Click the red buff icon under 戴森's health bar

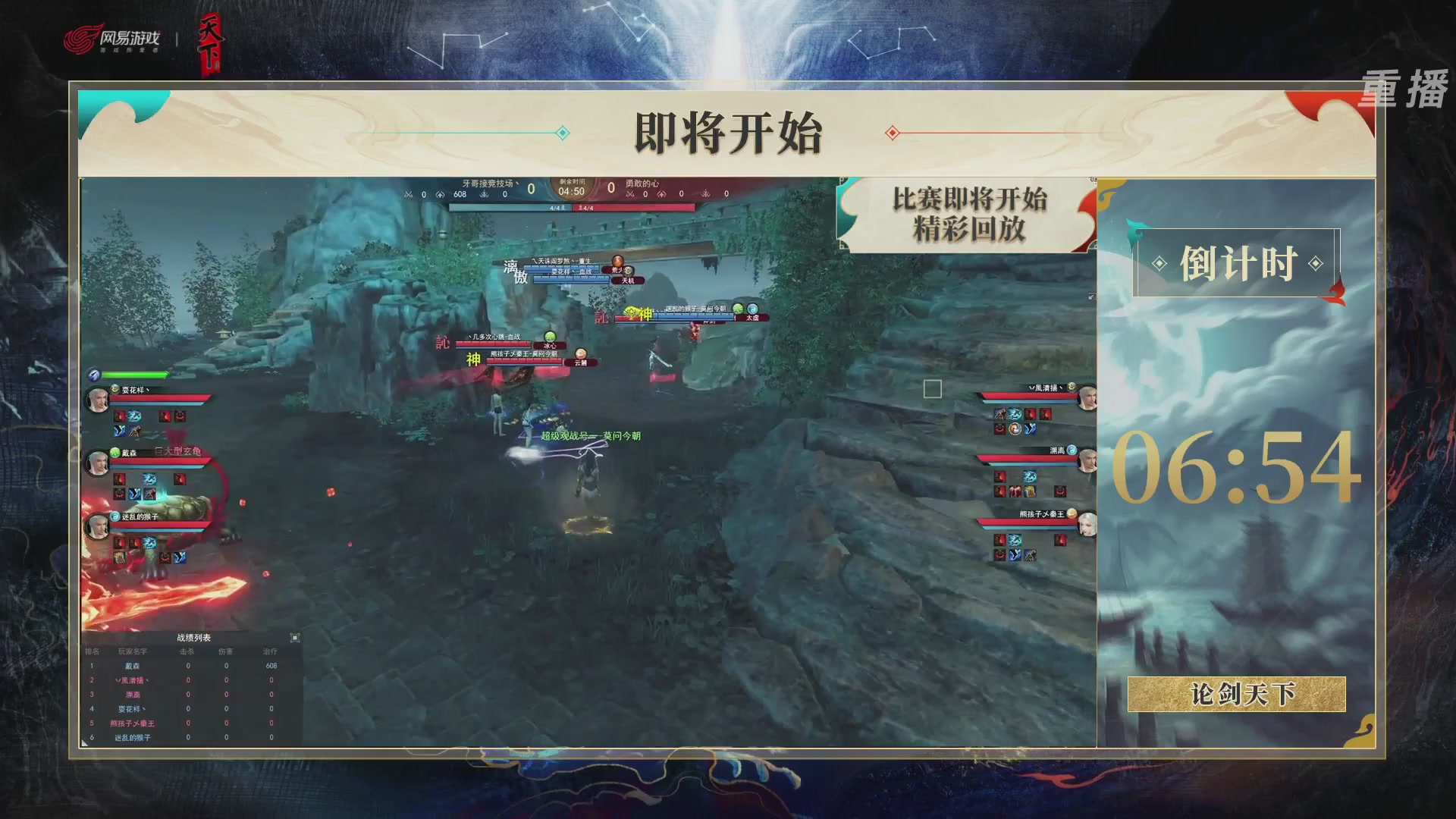pos(119,479)
